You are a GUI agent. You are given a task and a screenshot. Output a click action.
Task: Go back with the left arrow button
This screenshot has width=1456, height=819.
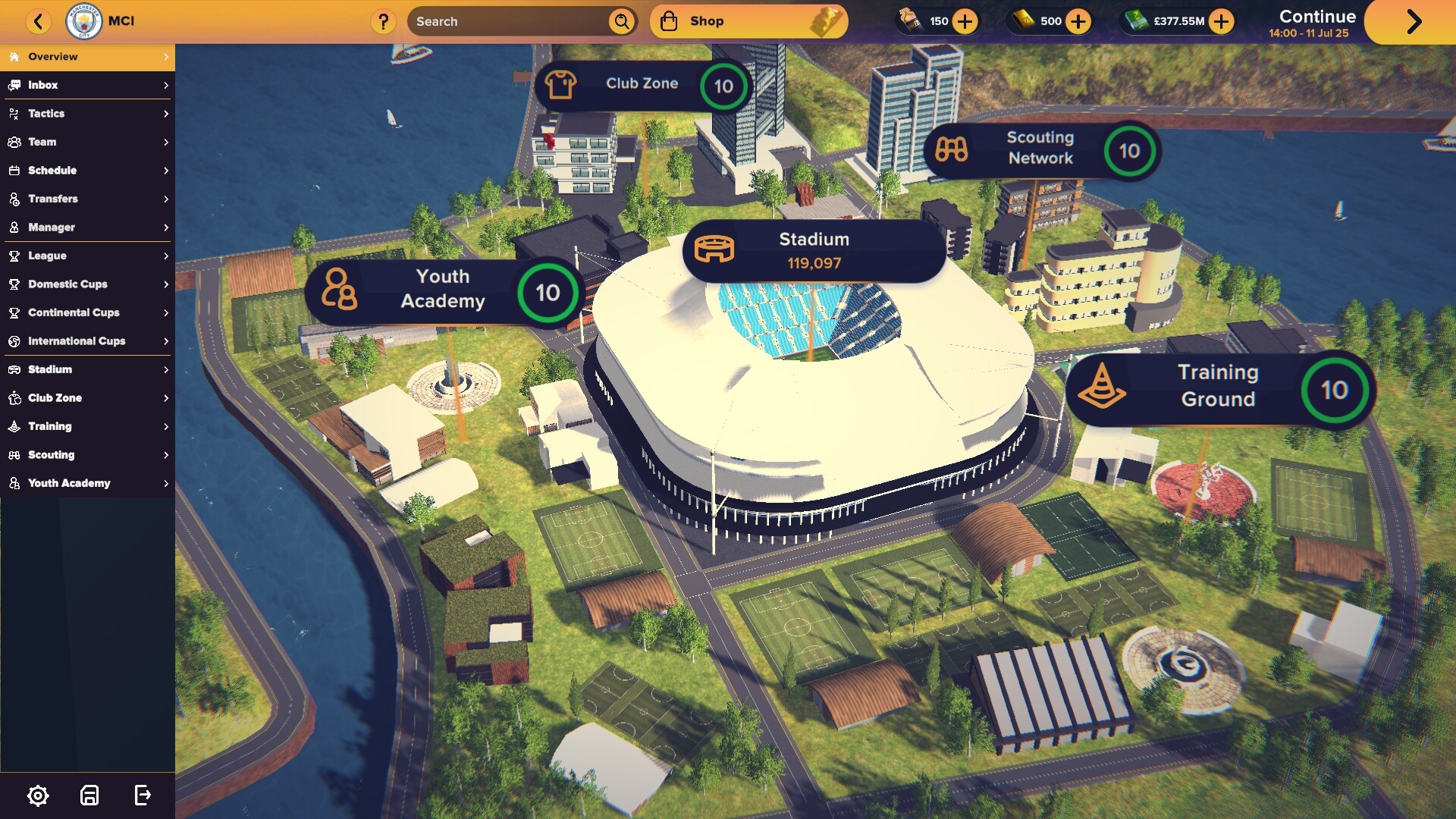39,21
